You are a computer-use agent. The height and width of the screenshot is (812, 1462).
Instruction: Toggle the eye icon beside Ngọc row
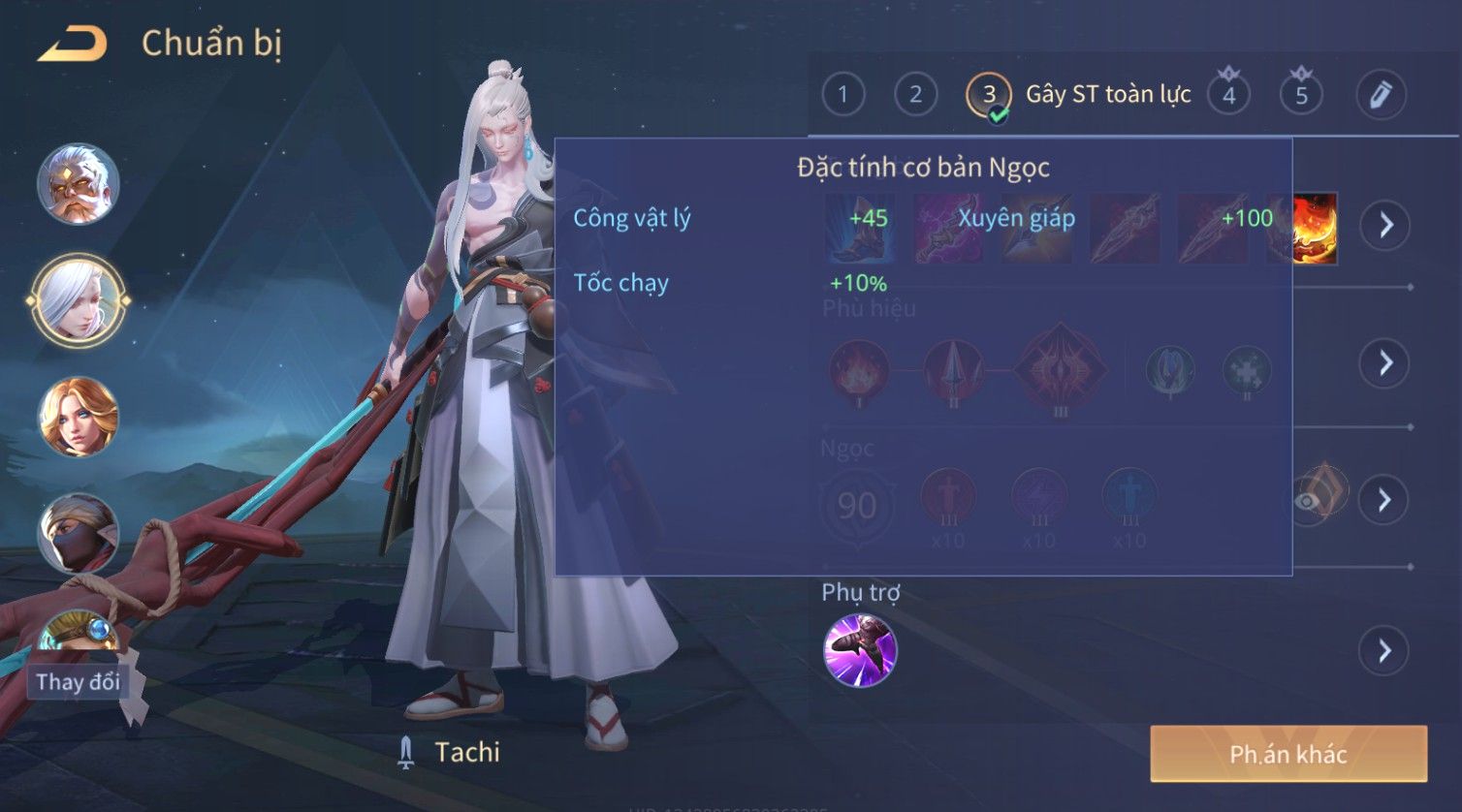click(x=1309, y=501)
